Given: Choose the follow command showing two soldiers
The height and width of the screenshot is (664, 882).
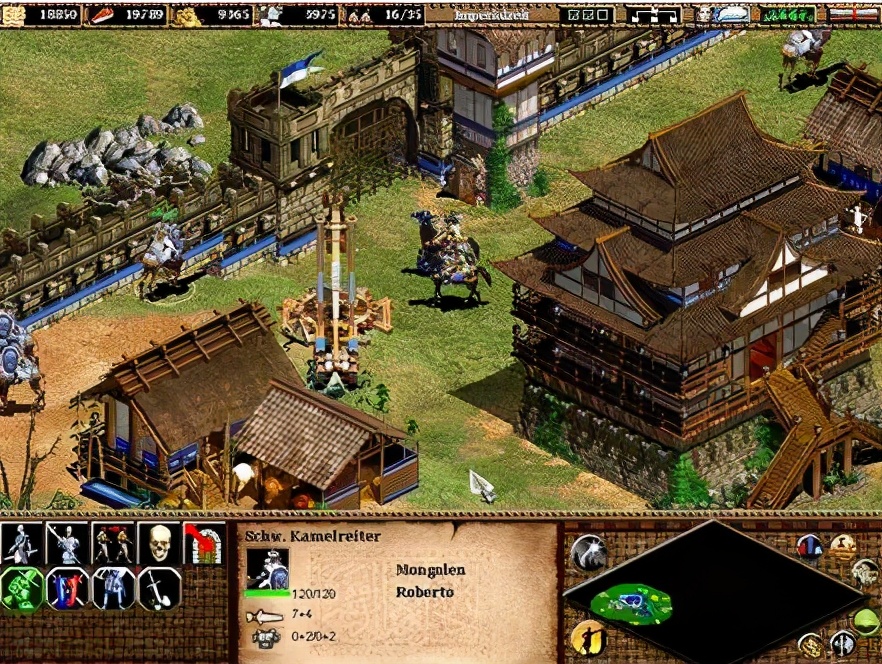Looking at the screenshot, I should [x=113, y=544].
